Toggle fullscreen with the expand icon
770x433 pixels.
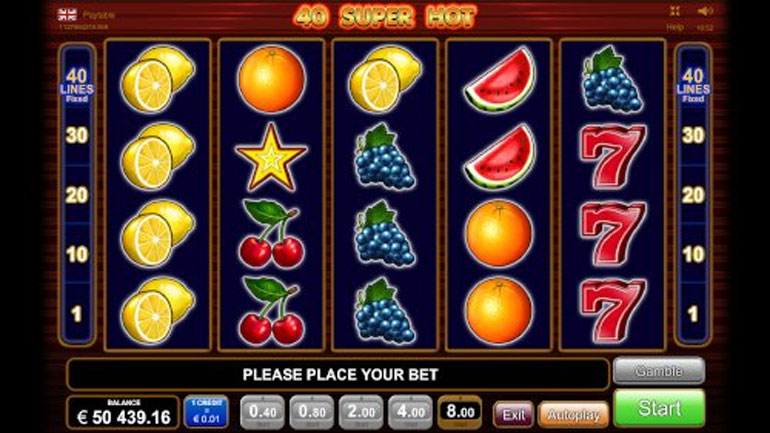coord(674,13)
